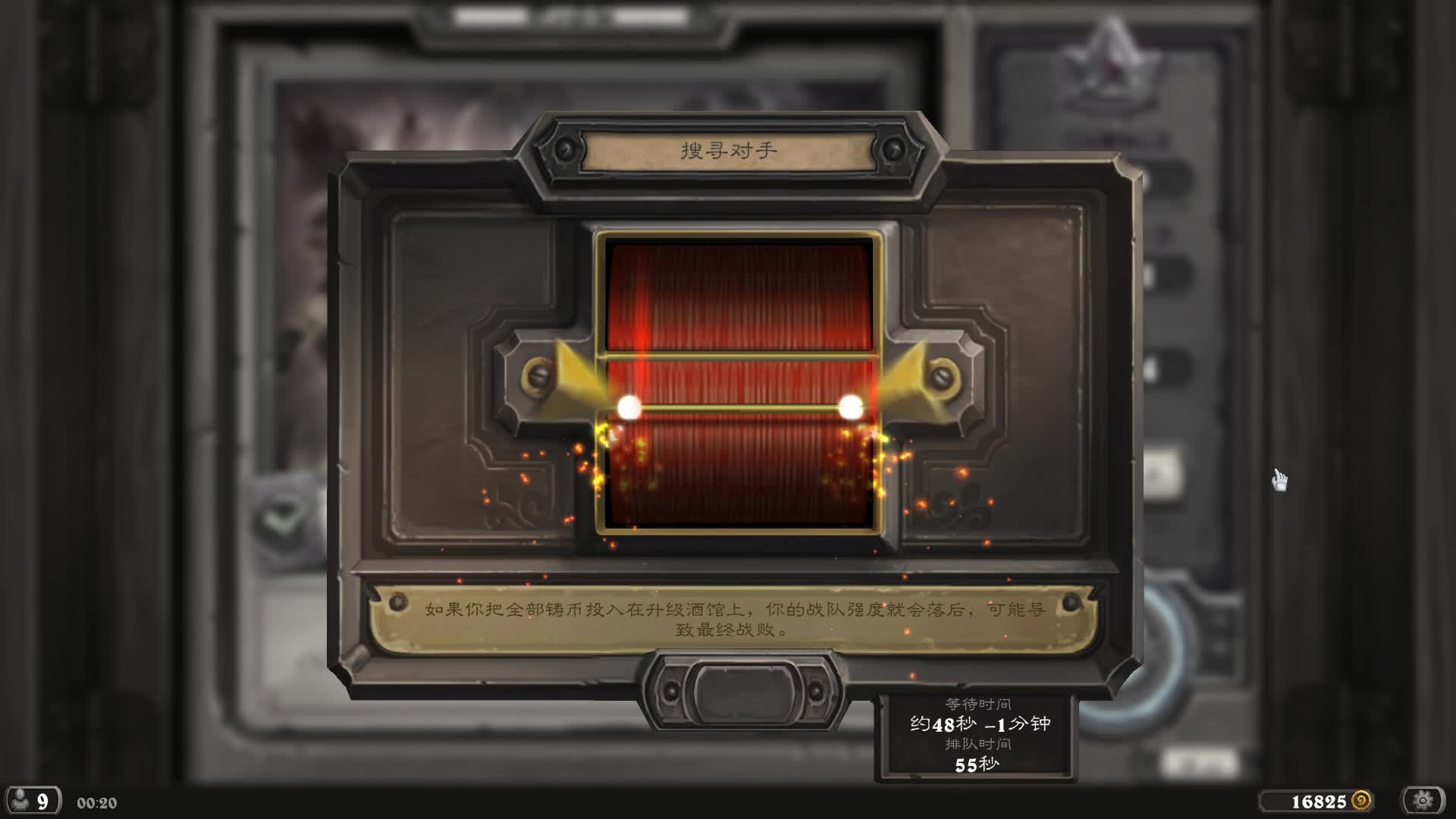
Task: Open the gear settings menu
Action: (x=1423, y=801)
